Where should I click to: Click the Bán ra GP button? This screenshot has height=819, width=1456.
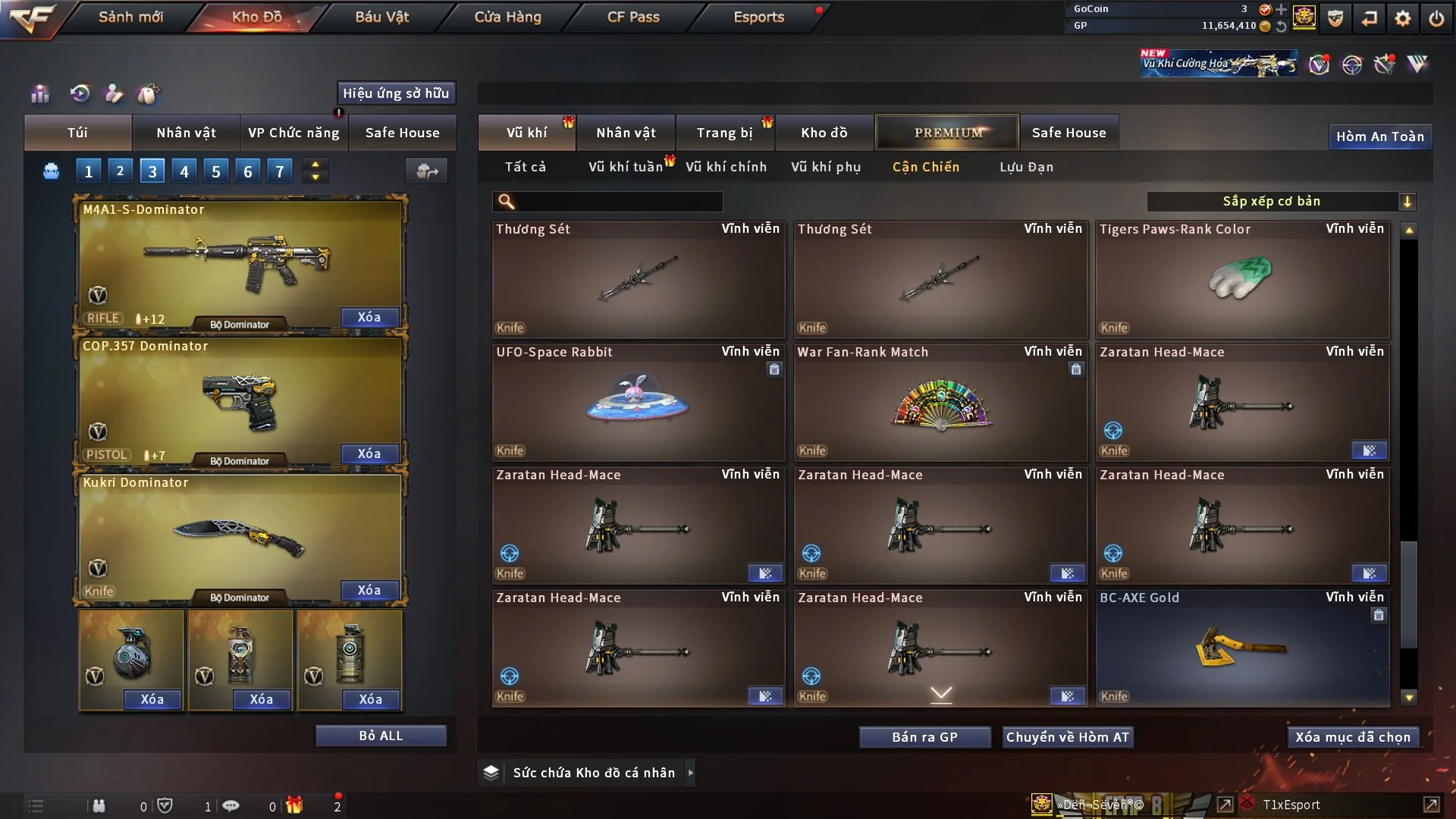pos(924,737)
